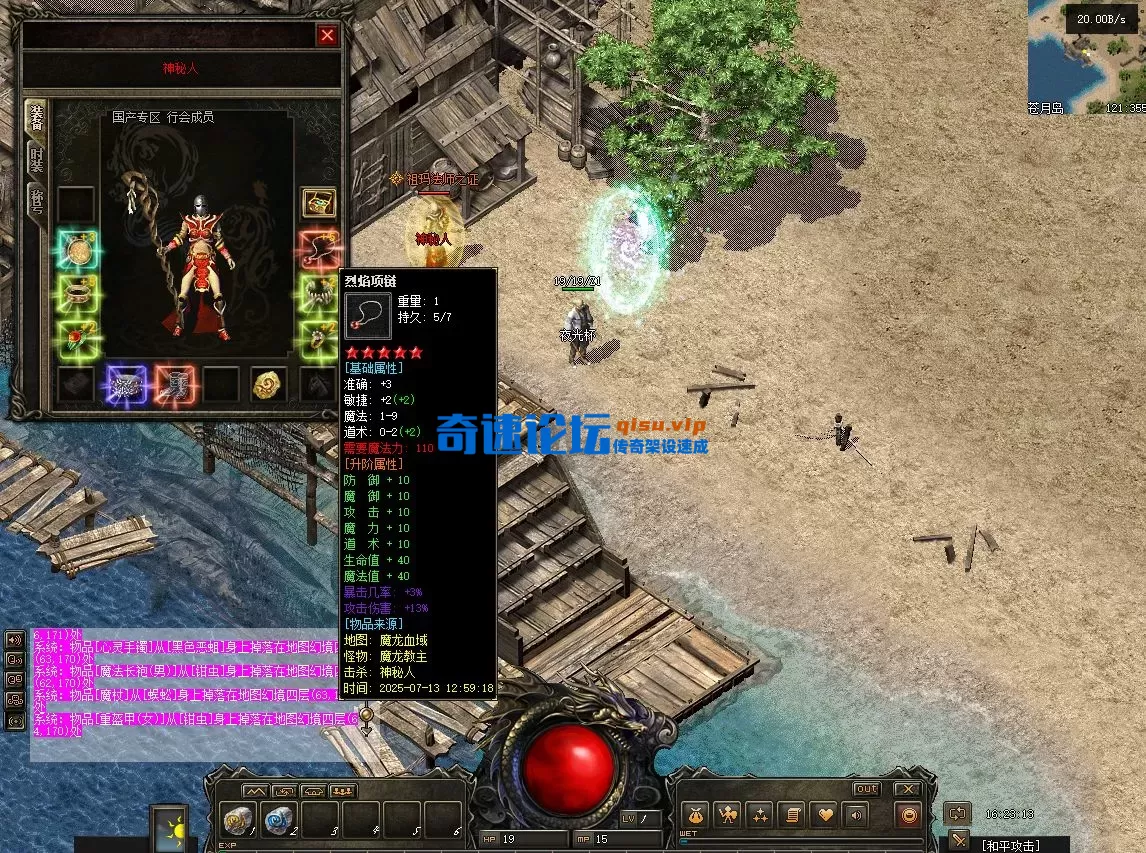The image size is (1146, 853).
Task: Close the character equipment panel
Action: point(327,36)
